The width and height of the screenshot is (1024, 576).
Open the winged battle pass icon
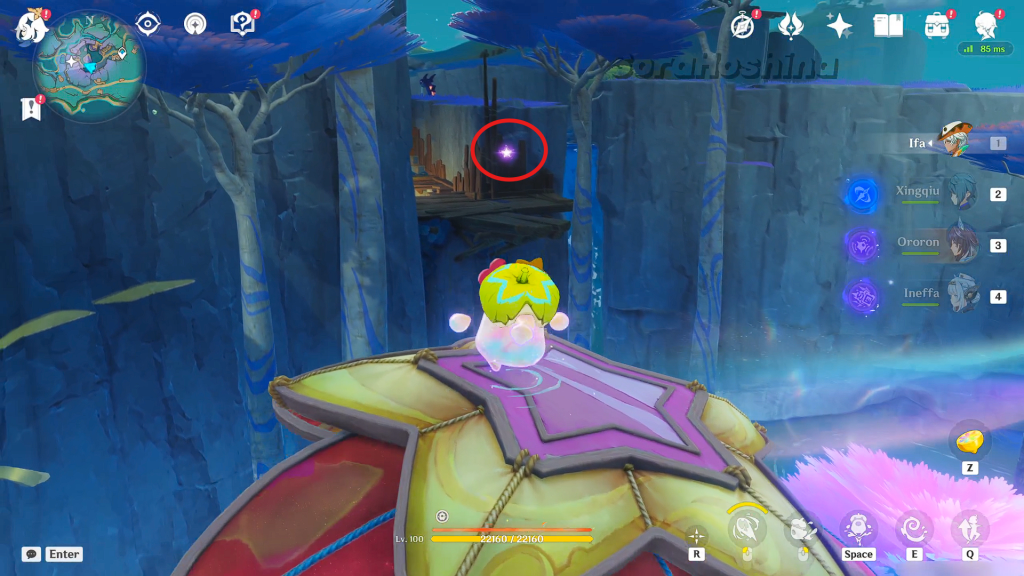[x=791, y=25]
